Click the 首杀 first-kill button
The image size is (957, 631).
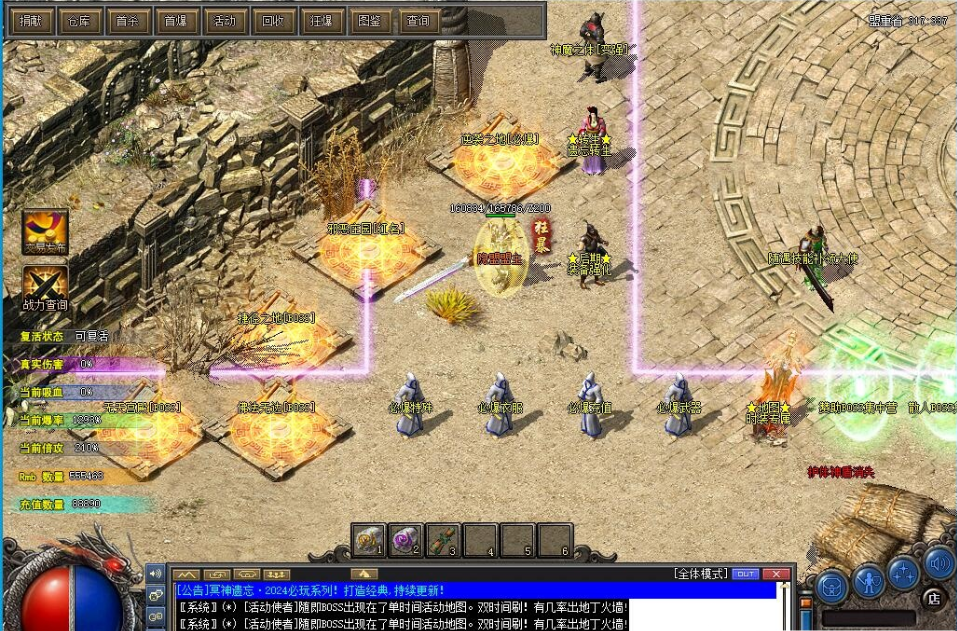(127, 20)
